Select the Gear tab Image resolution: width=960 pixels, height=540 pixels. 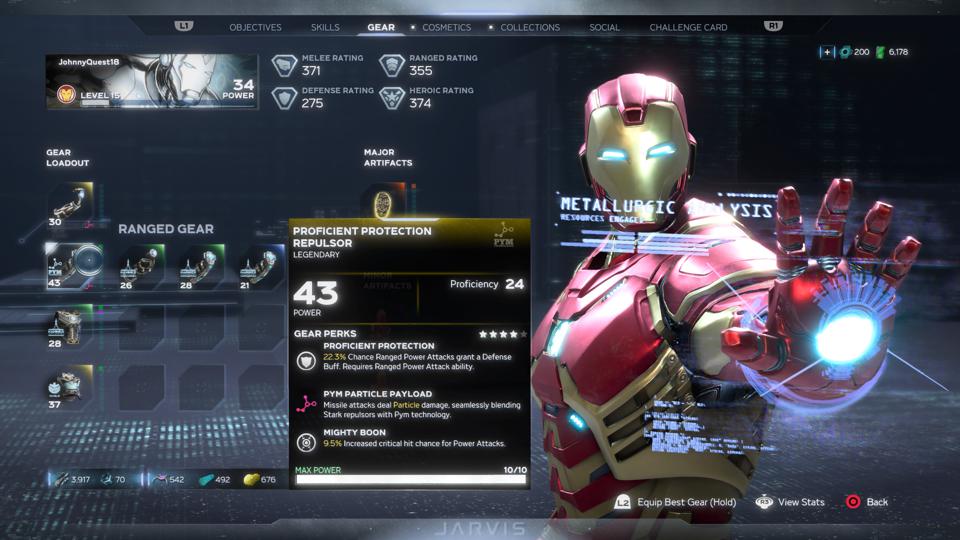click(381, 27)
